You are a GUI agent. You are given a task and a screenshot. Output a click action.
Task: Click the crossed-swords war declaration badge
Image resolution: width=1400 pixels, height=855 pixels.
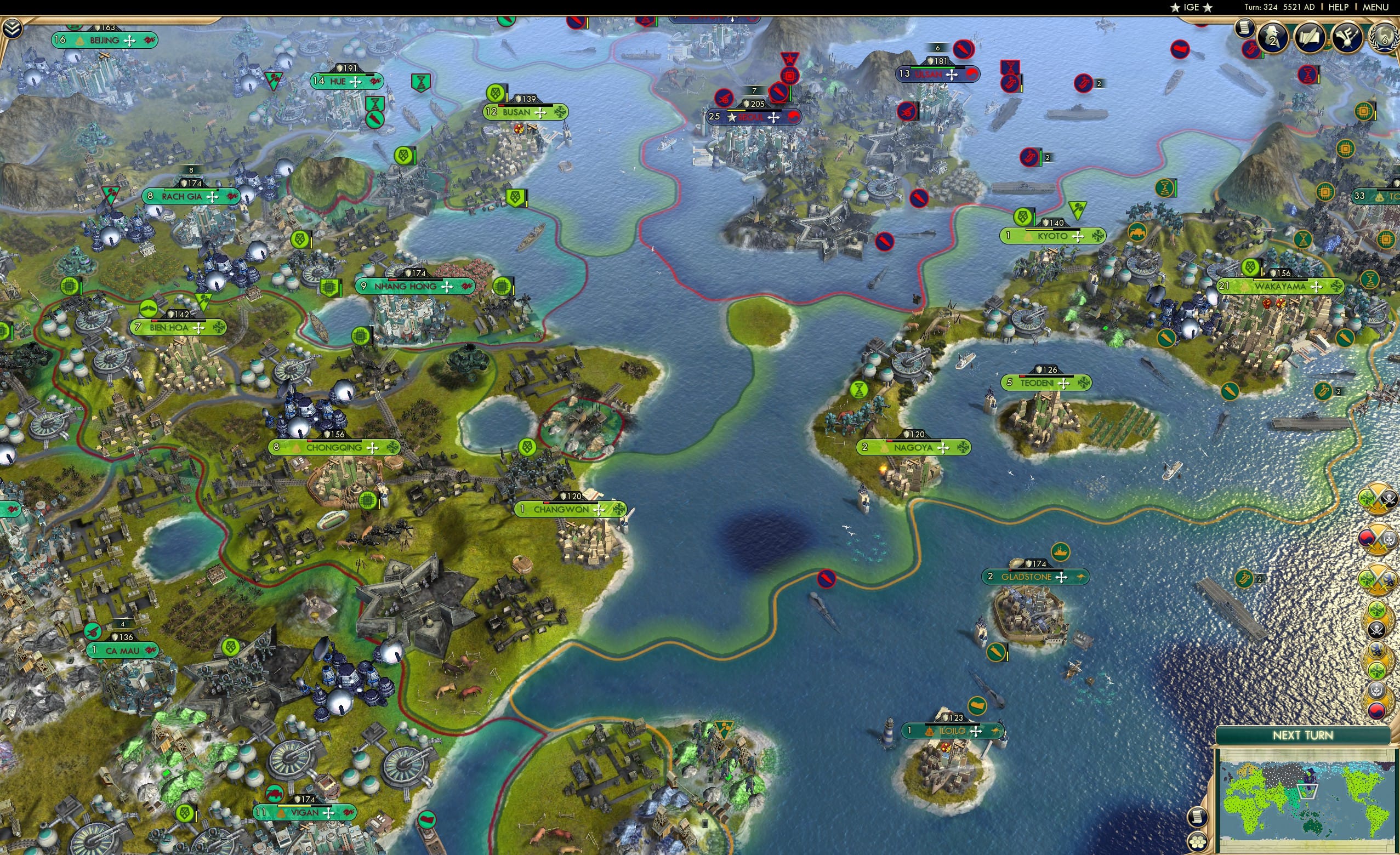[1378, 578]
